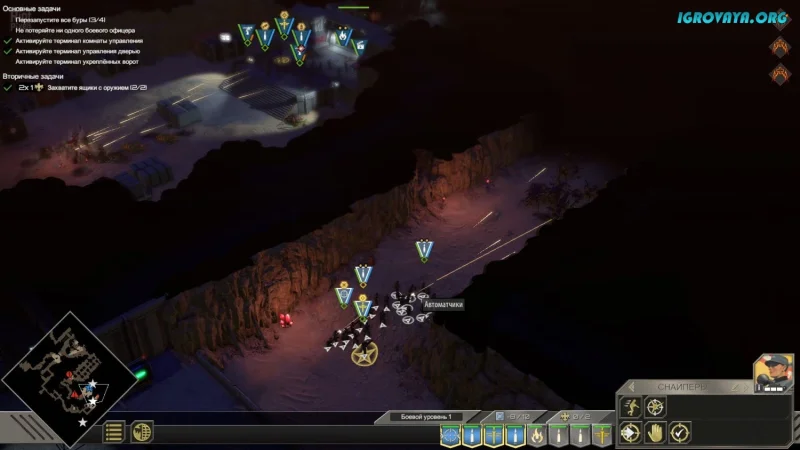Activate the running soldier ability
This screenshot has height=450, width=800.
point(631,407)
